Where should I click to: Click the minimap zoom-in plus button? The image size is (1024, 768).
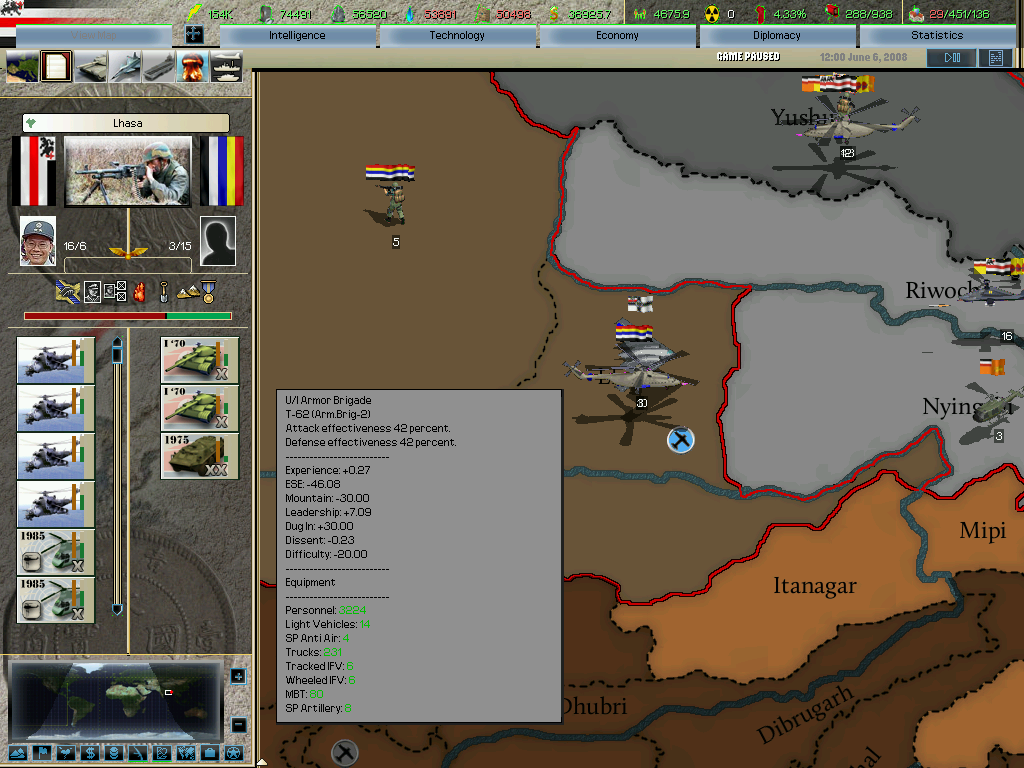(x=238, y=677)
